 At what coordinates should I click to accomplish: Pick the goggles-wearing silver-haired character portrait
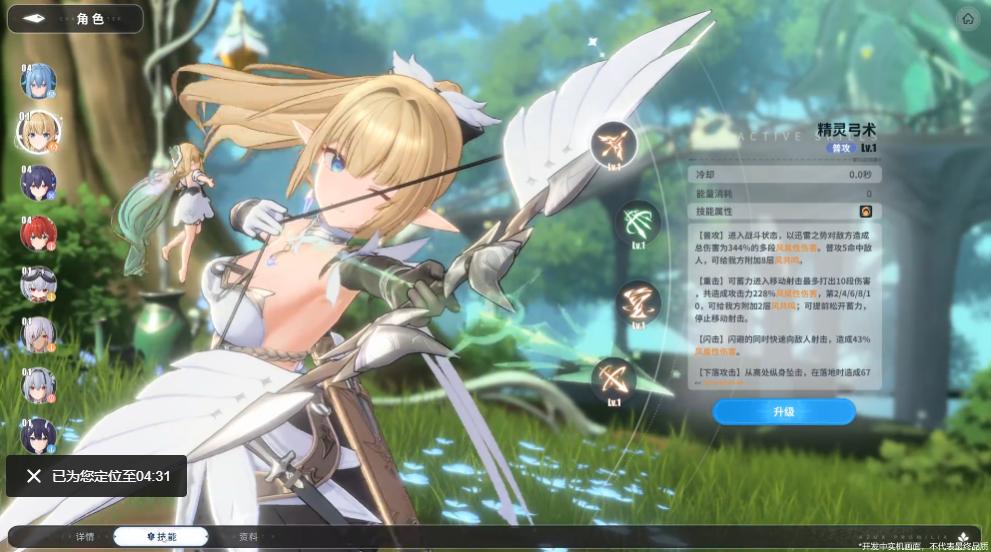click(38, 285)
